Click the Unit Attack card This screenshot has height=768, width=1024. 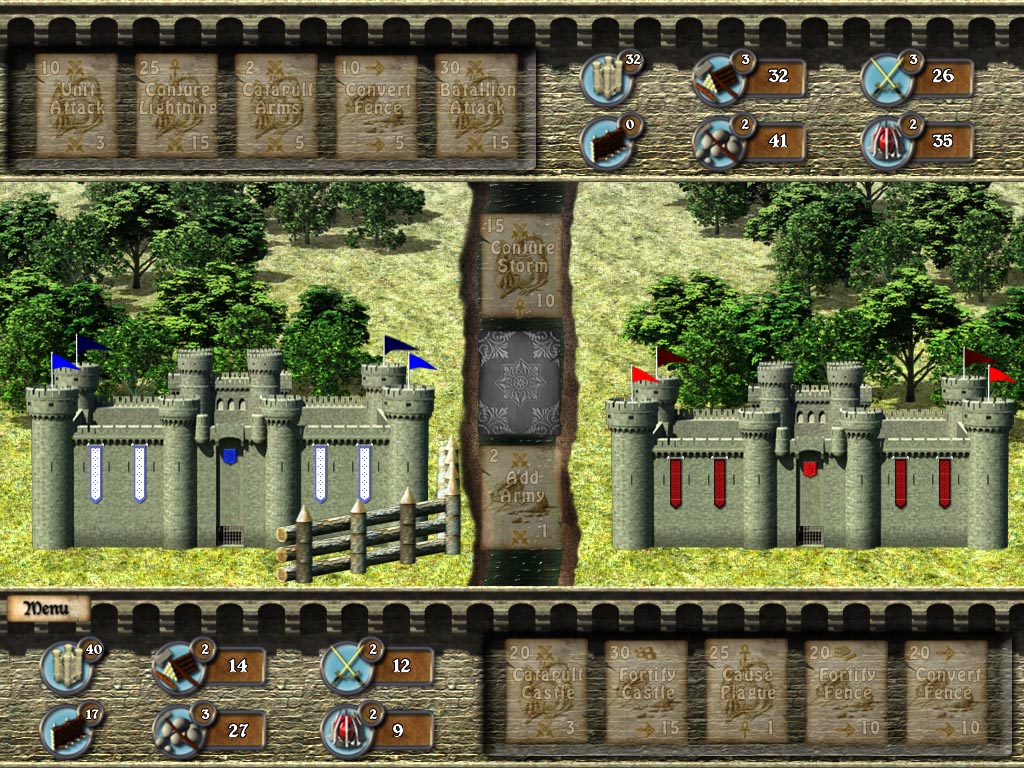(76, 105)
